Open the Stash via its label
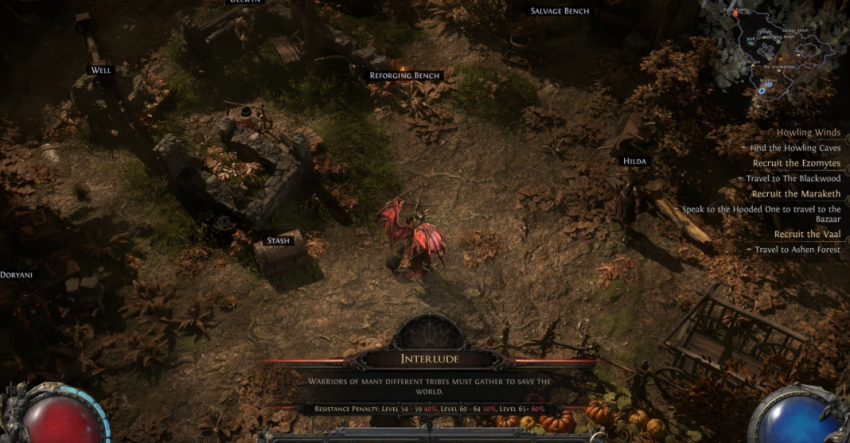The width and height of the screenshot is (850, 443). click(x=278, y=241)
